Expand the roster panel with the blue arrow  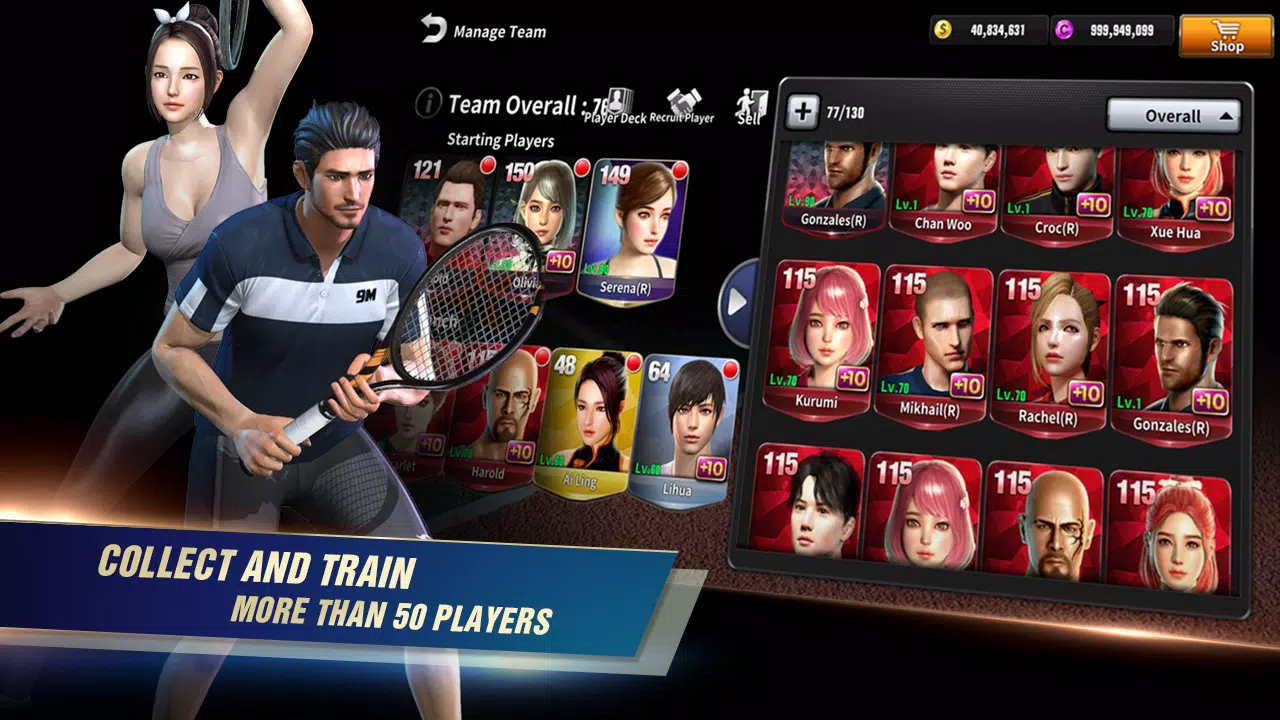coord(739,296)
